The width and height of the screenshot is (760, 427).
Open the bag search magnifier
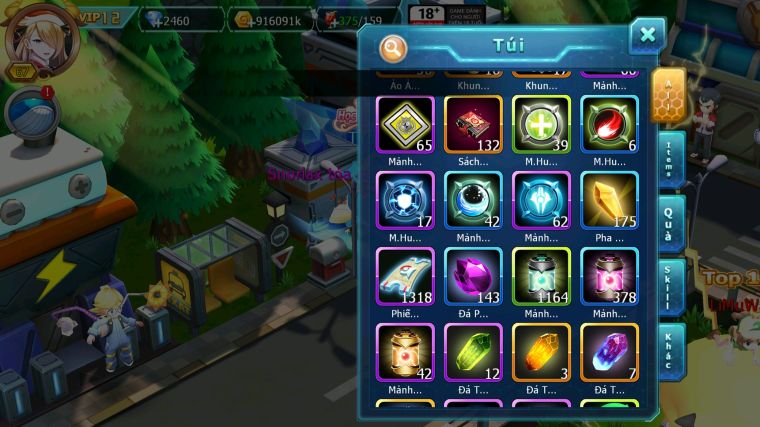[x=394, y=47]
